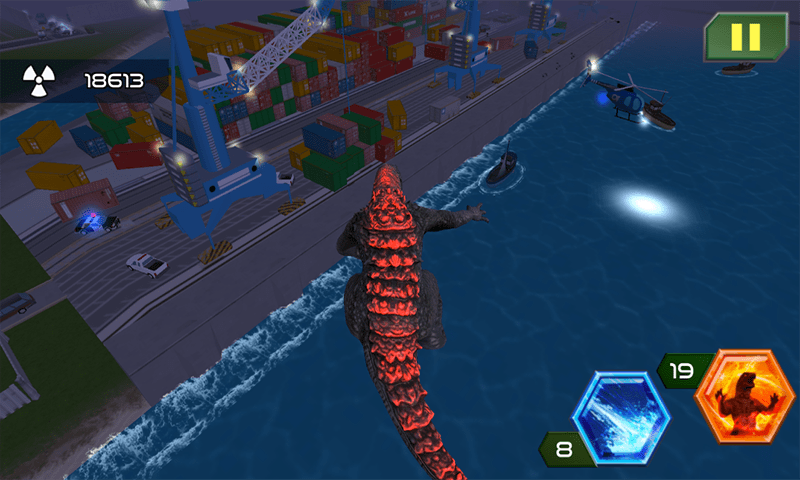
Task: Pause the game with the green button
Action: coord(745,38)
